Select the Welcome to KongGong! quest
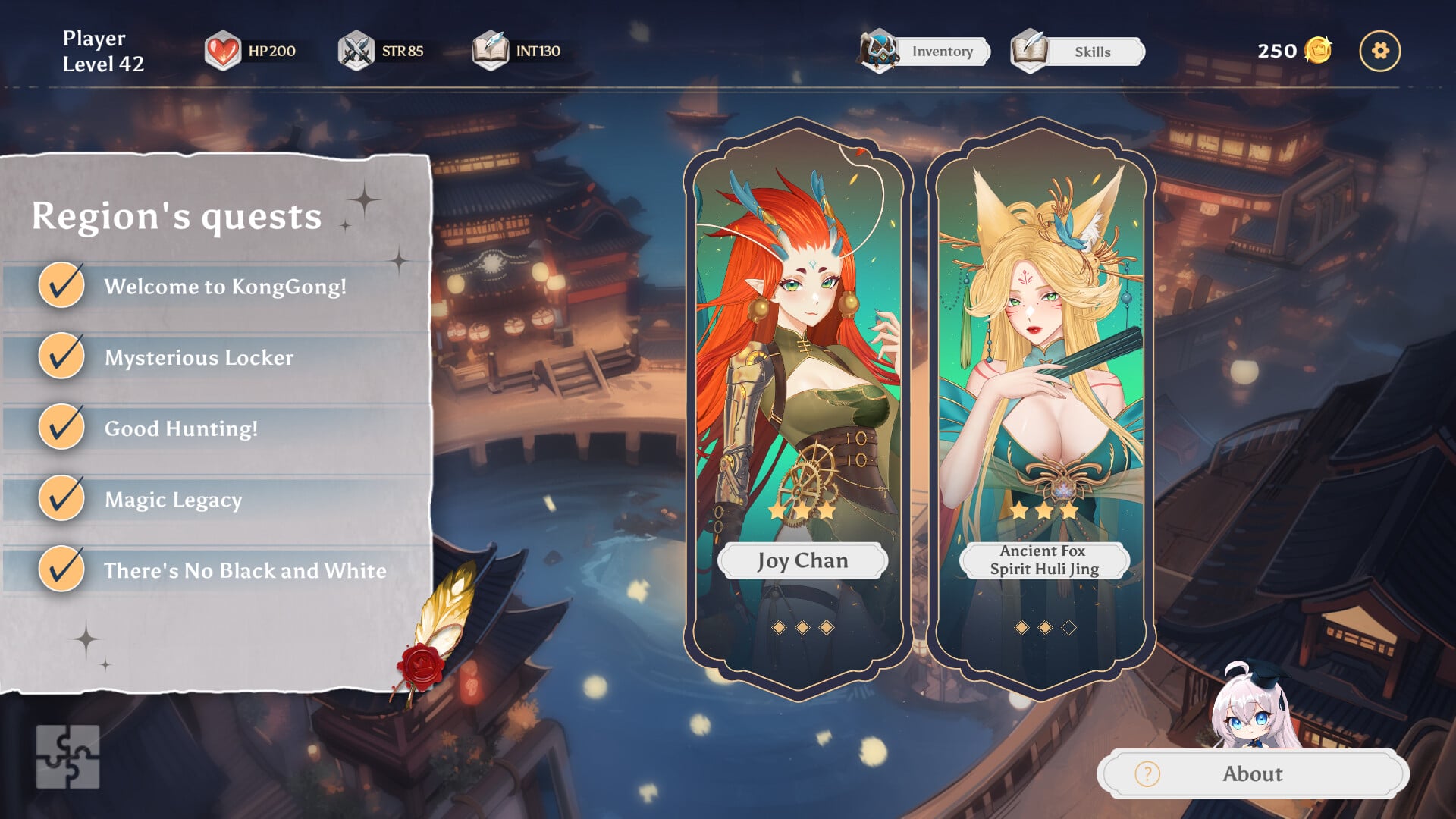 [x=224, y=287]
